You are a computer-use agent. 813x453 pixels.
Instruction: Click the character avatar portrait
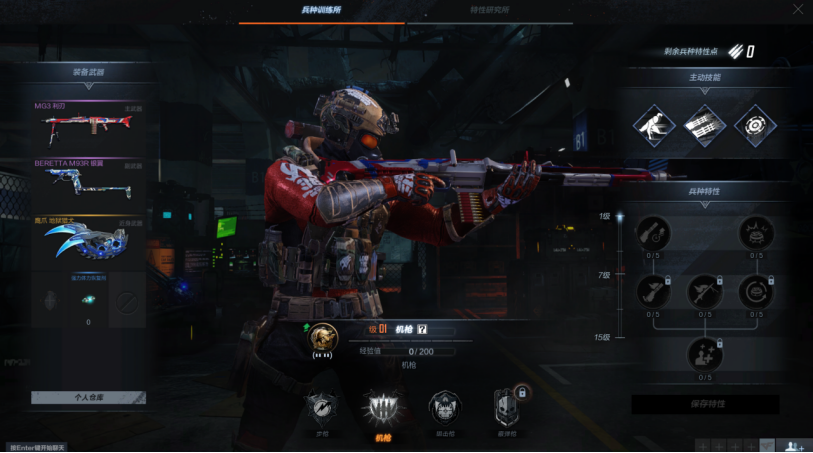(322, 337)
